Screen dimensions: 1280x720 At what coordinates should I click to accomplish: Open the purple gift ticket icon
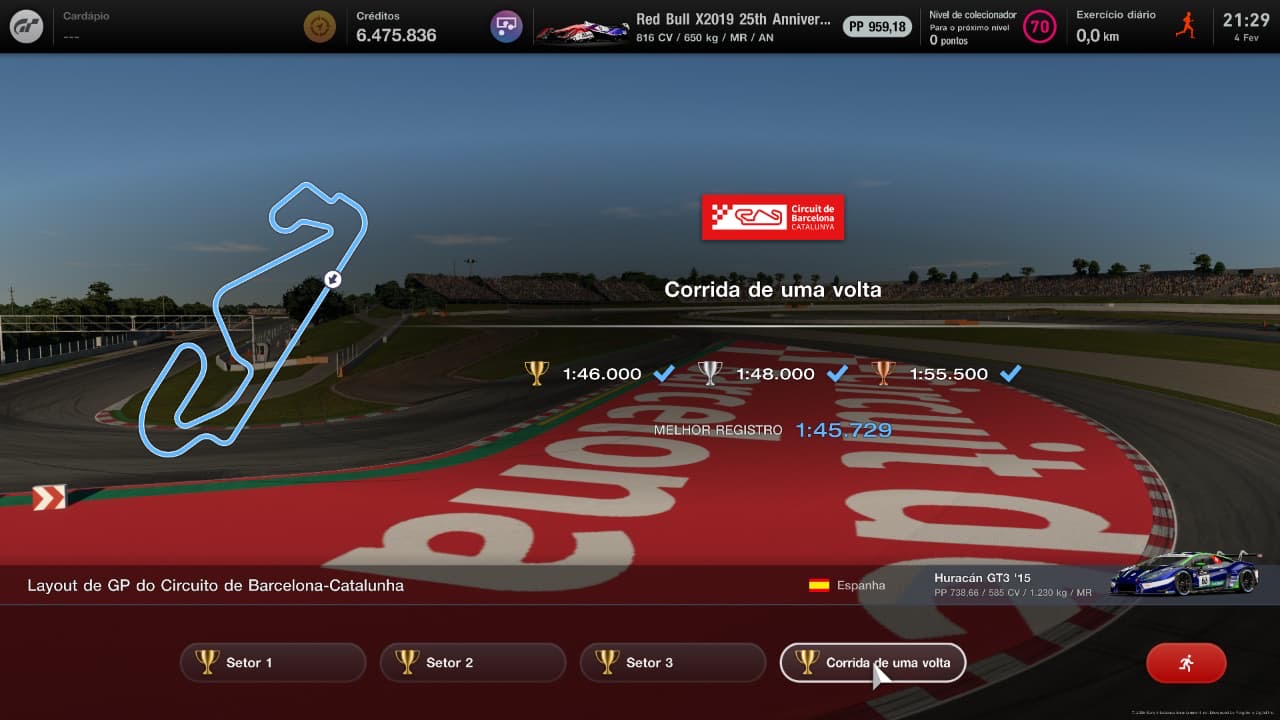(505, 26)
